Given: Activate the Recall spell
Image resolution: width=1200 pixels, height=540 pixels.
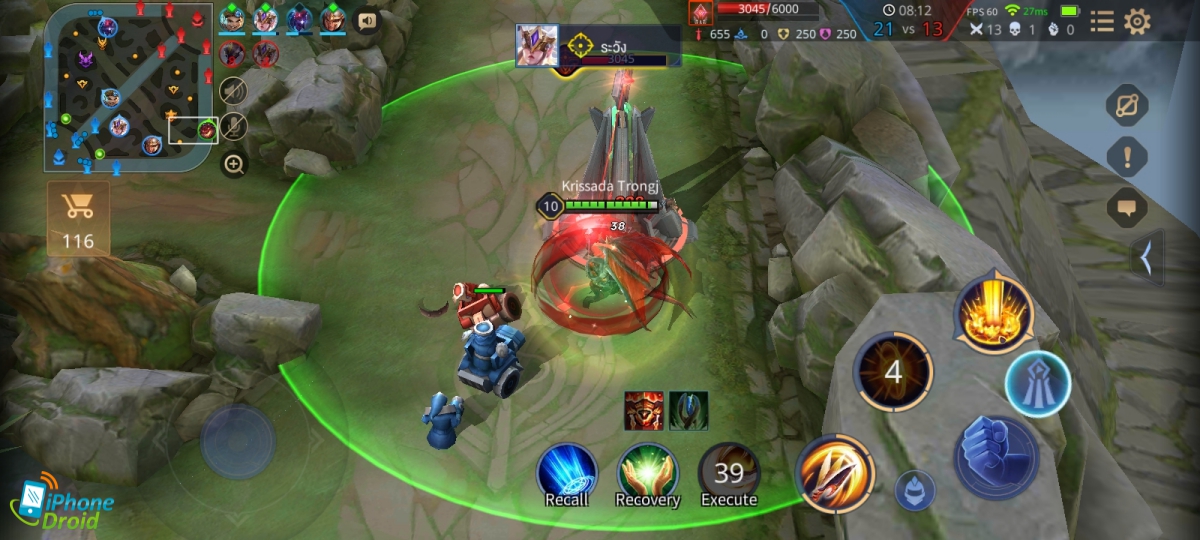Looking at the screenshot, I should tap(567, 474).
